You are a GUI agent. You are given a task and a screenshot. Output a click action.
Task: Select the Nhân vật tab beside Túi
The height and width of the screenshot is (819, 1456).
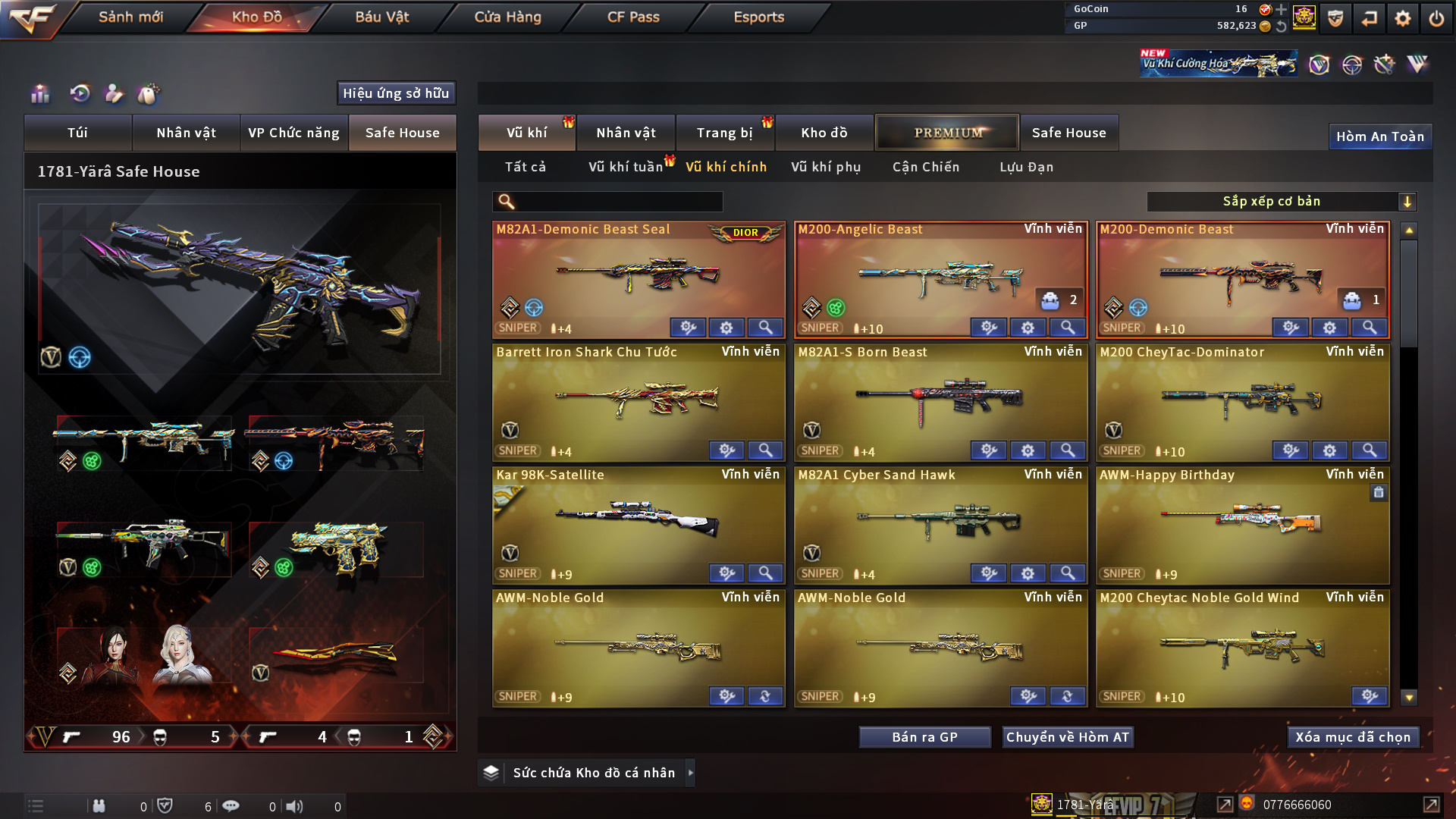click(186, 133)
